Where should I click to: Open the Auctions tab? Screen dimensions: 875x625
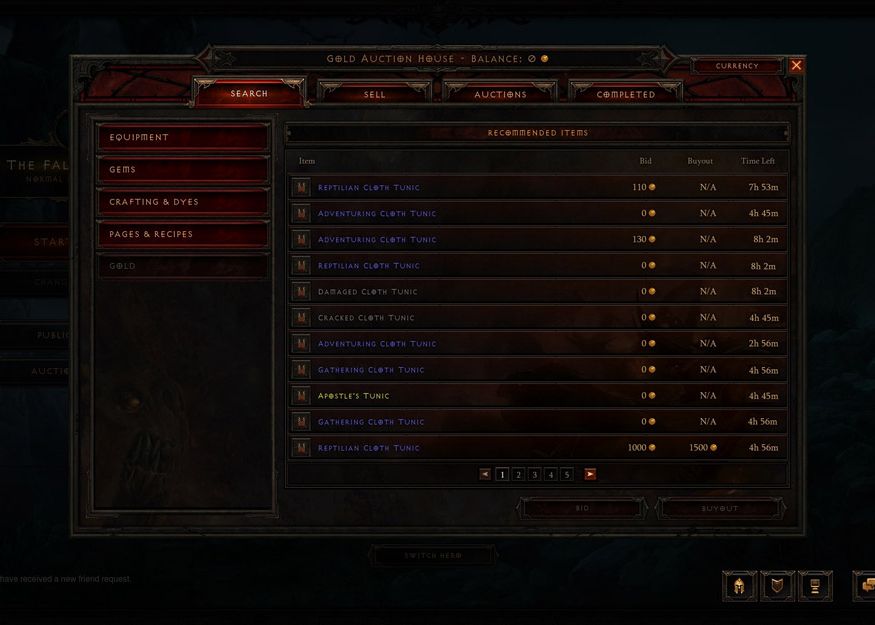tap(500, 94)
